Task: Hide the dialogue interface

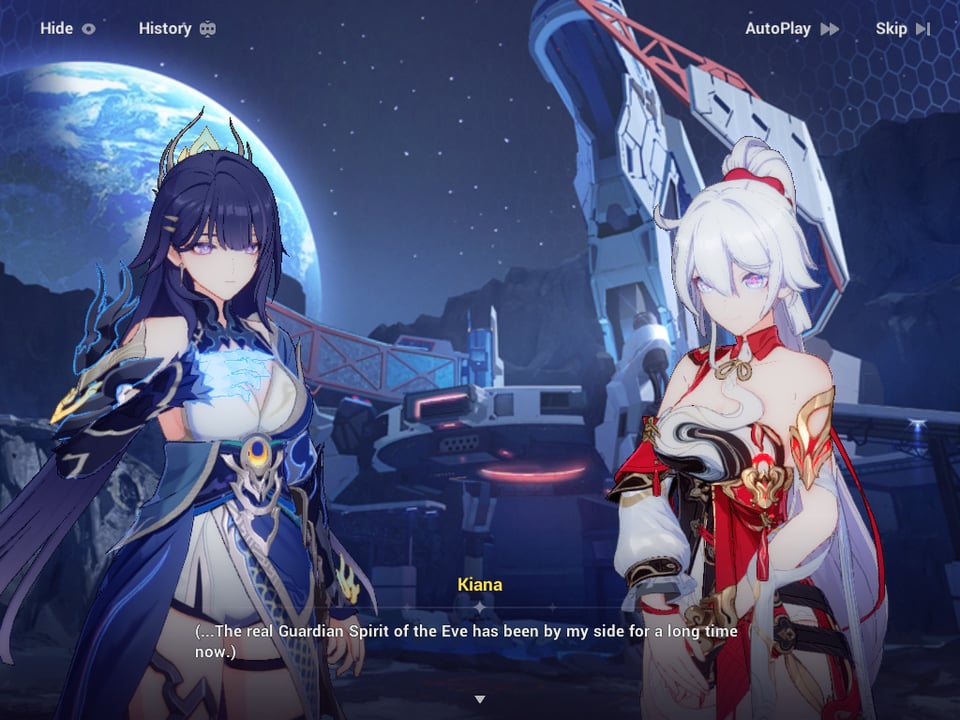Action: tap(67, 28)
